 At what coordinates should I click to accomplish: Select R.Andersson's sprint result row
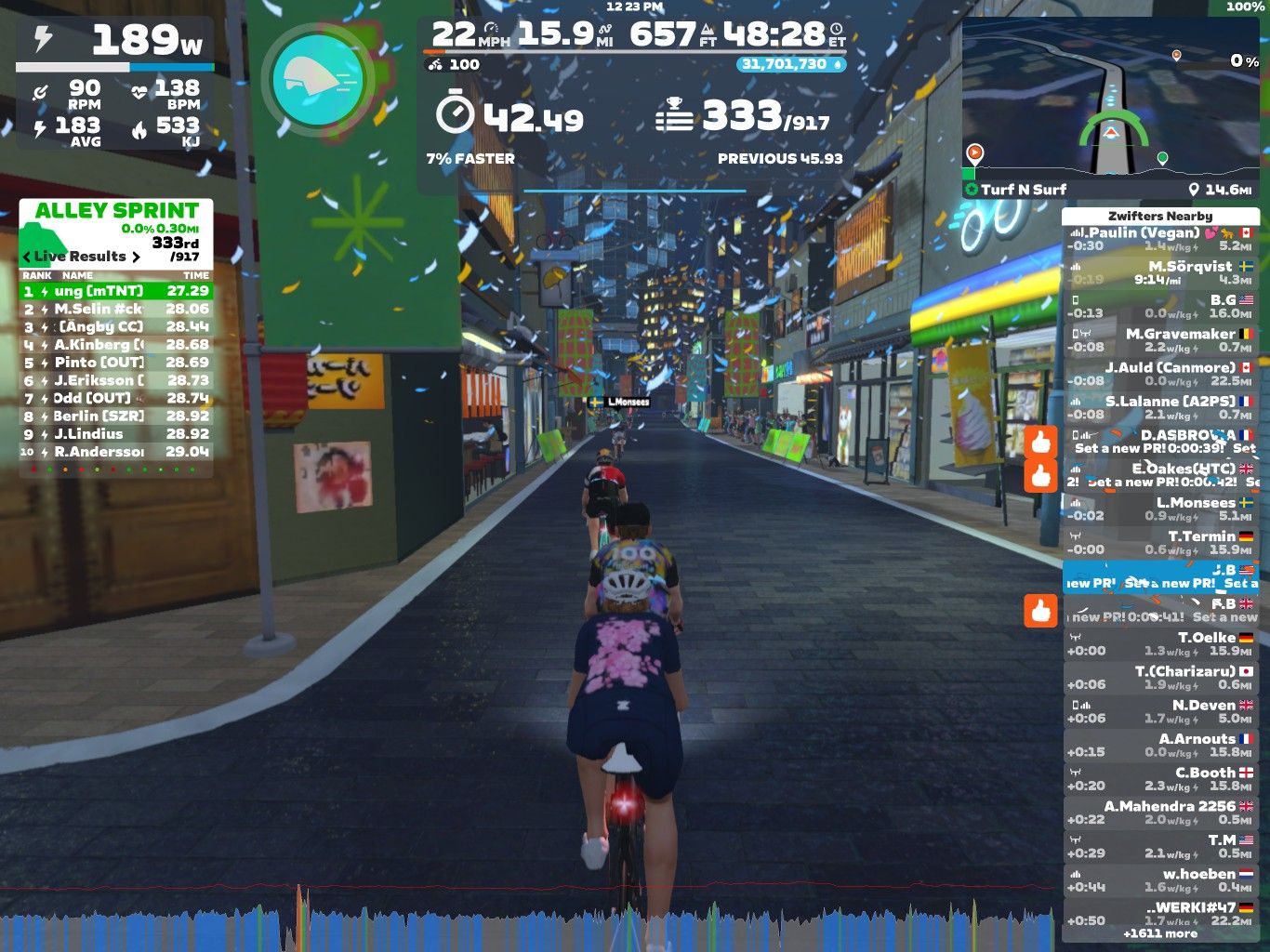pos(116,452)
